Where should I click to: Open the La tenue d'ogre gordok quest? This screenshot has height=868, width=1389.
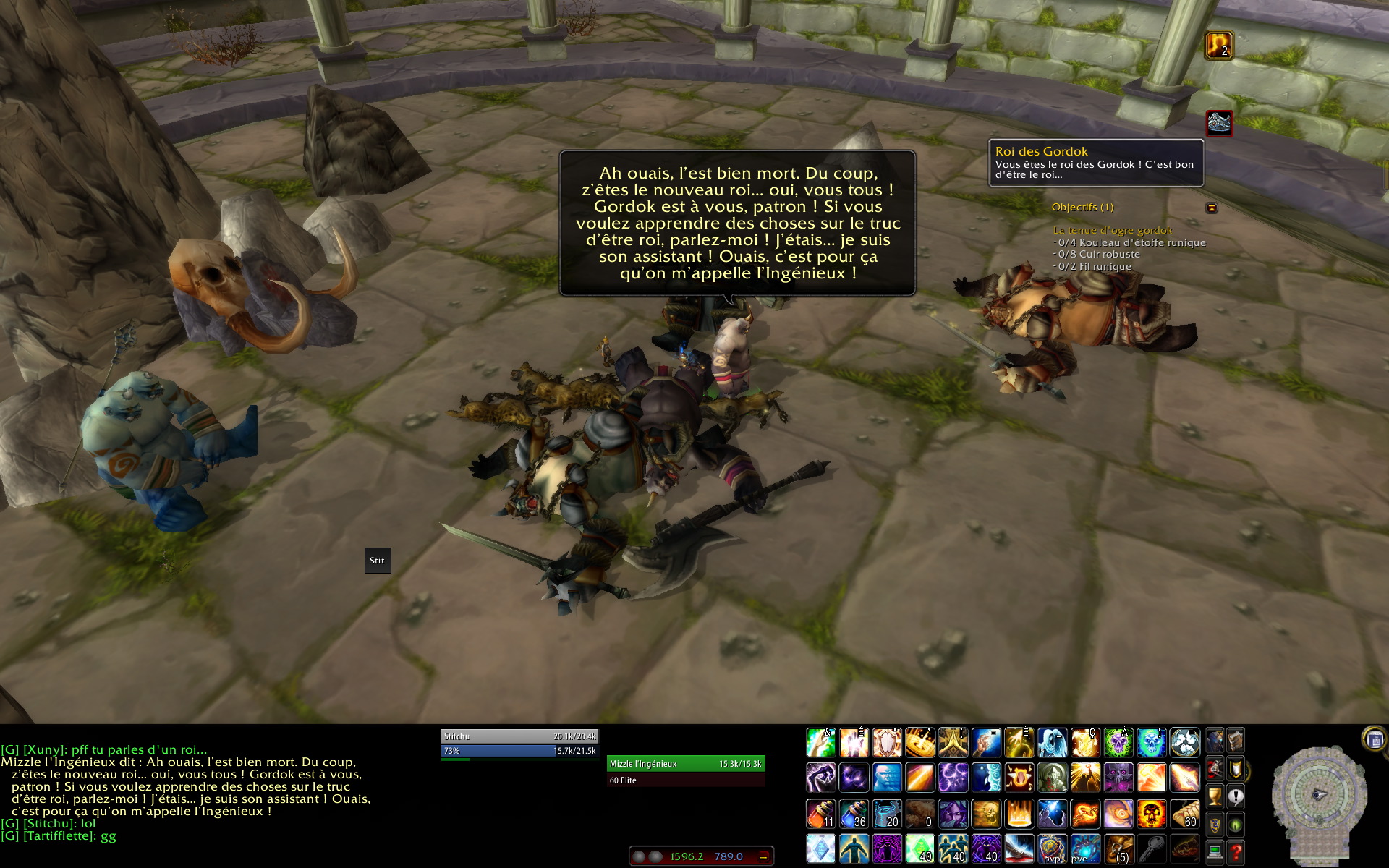(1112, 230)
